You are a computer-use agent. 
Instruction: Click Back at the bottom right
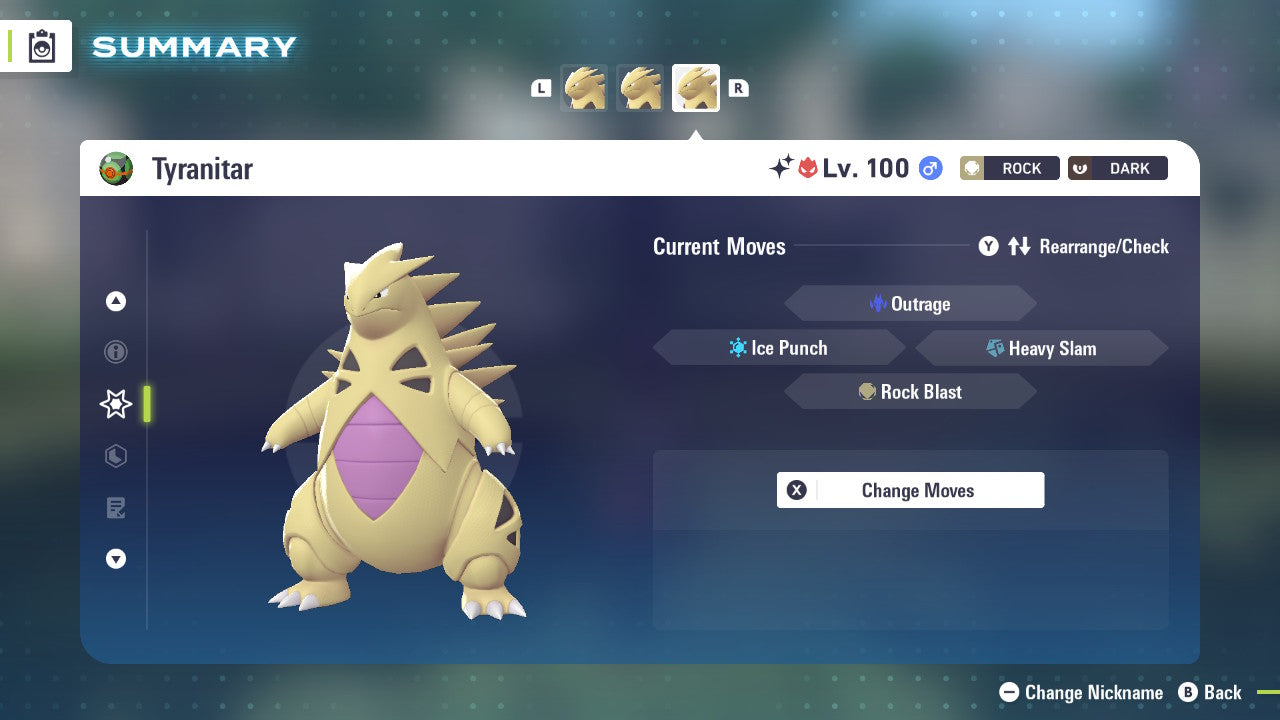1213,692
